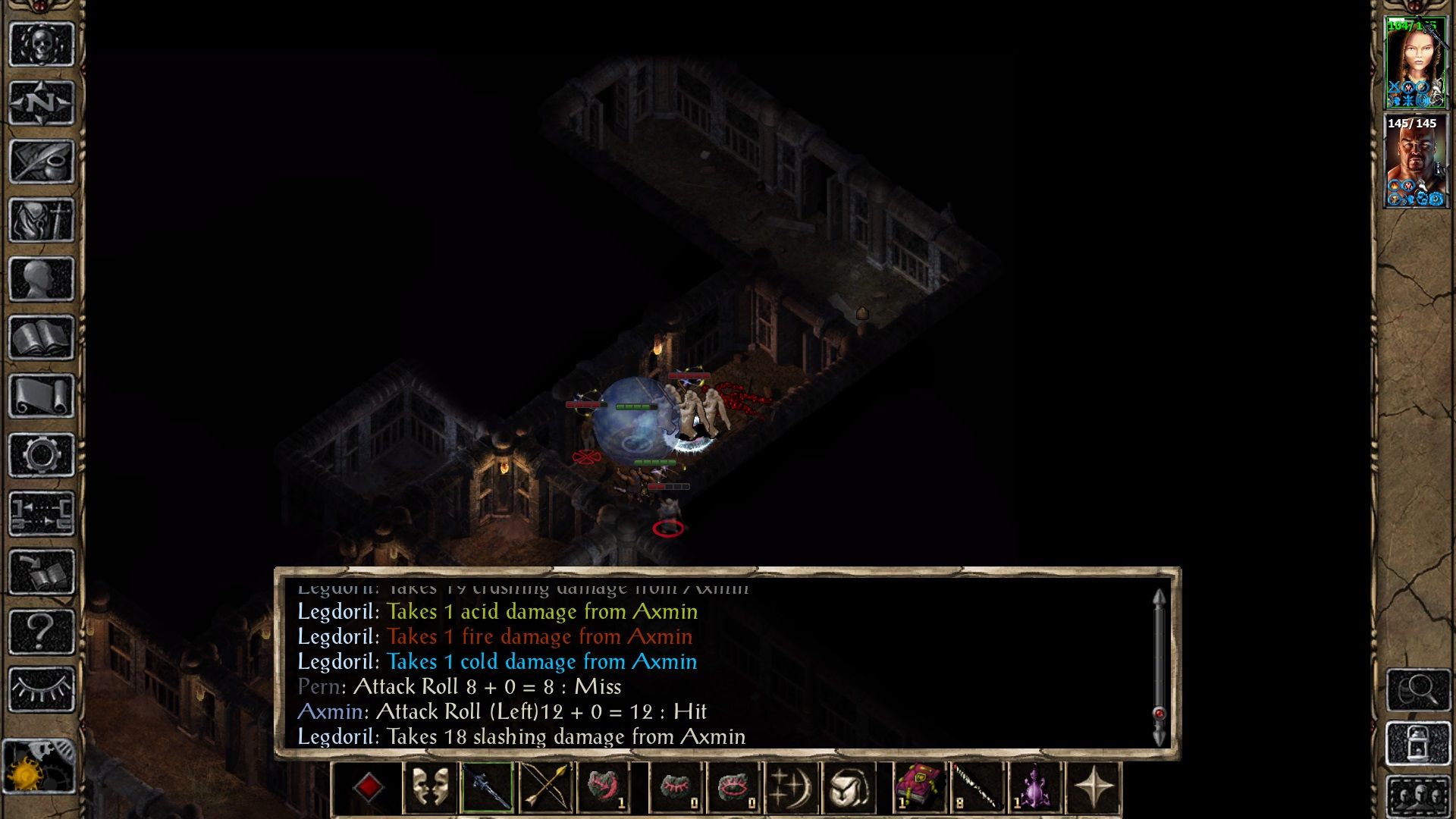The image size is (1456, 819).
Task: Open the journal quill button
Action: click(41, 161)
